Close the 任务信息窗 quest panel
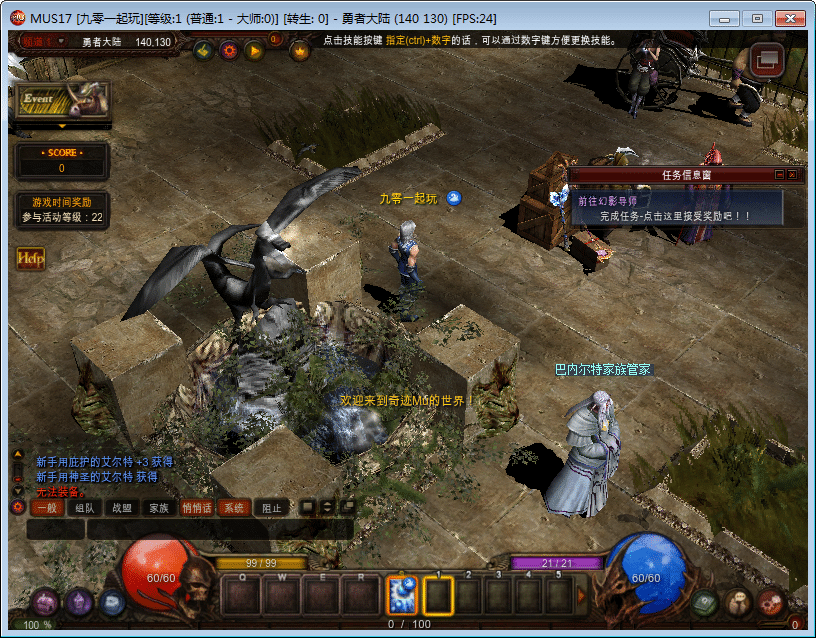The width and height of the screenshot is (816, 638). tap(792, 174)
